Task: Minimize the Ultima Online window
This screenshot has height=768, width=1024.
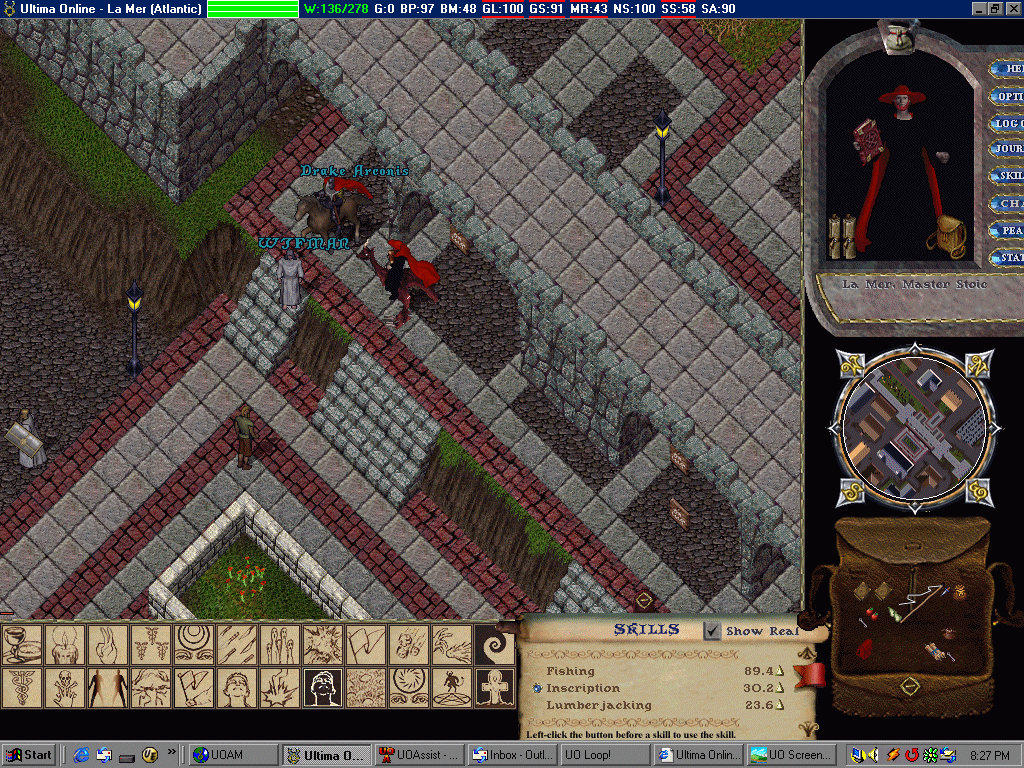Action: (977, 8)
